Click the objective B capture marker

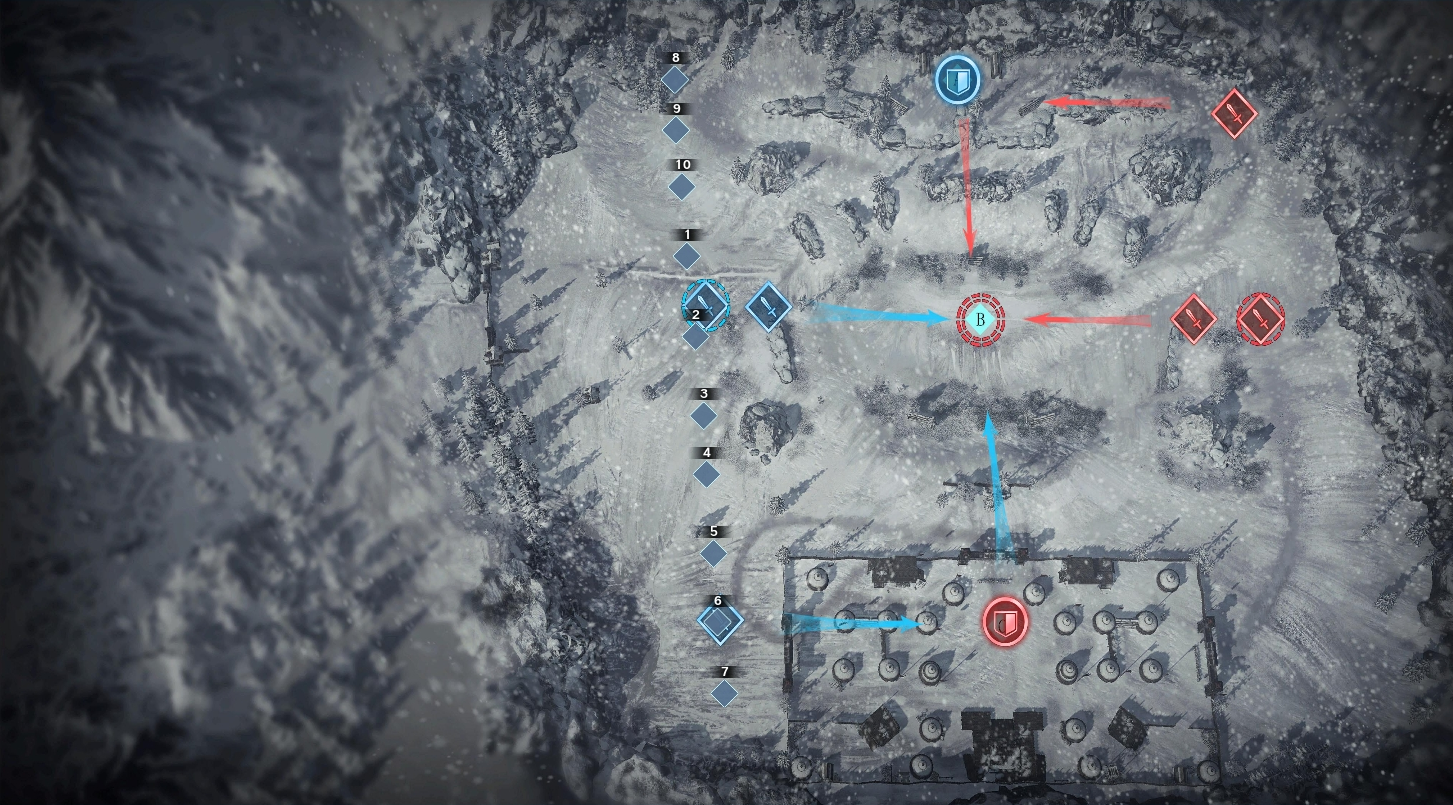(x=981, y=320)
